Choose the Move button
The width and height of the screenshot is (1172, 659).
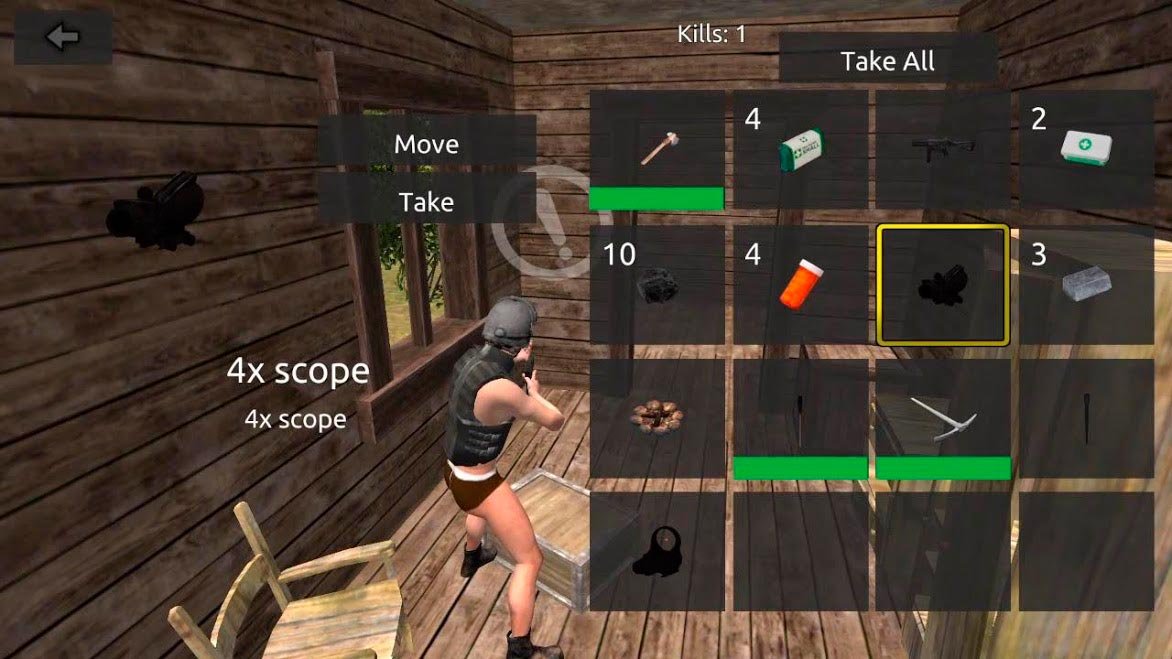coord(426,144)
